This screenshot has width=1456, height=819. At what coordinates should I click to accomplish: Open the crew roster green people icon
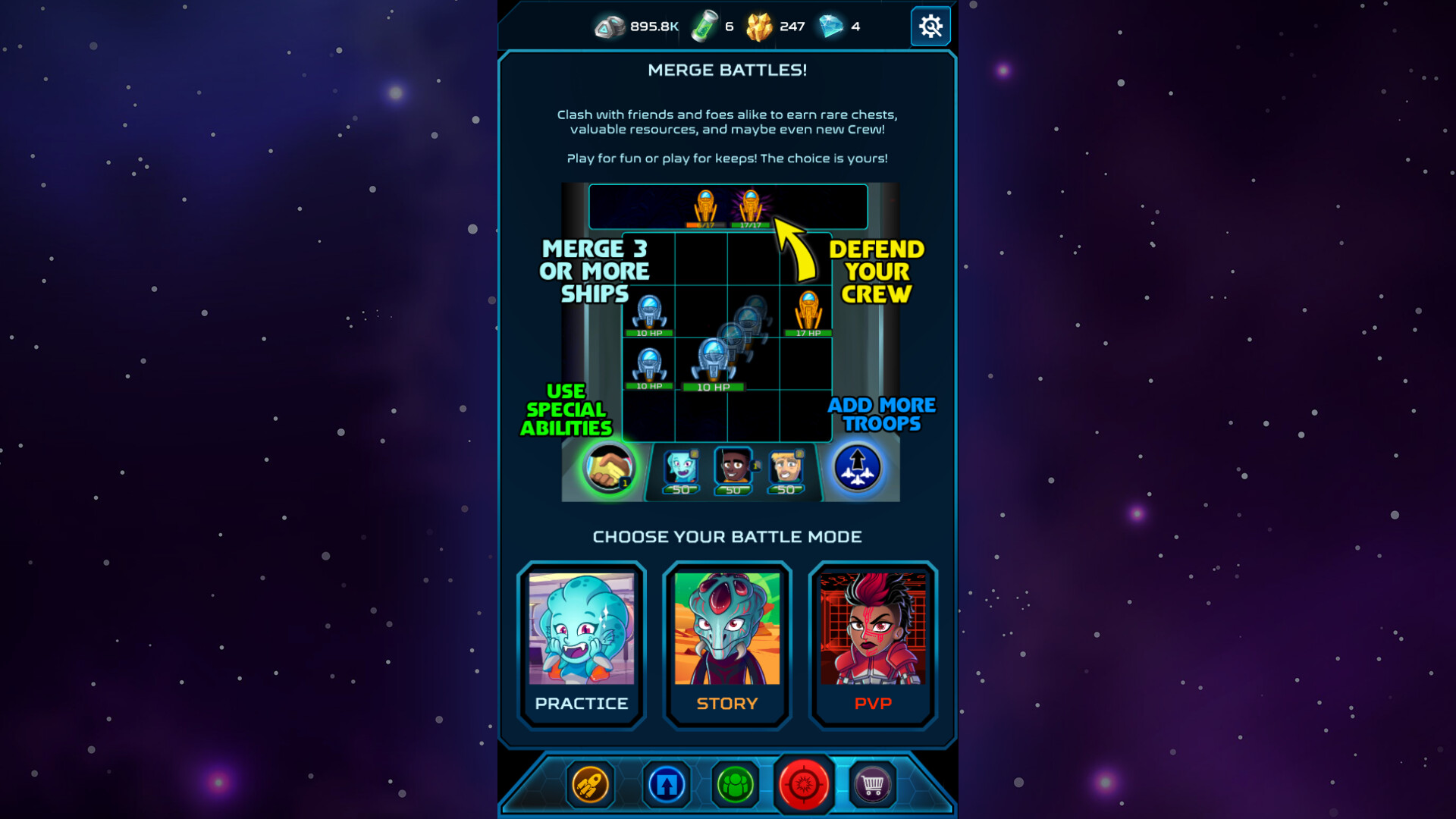click(x=735, y=785)
